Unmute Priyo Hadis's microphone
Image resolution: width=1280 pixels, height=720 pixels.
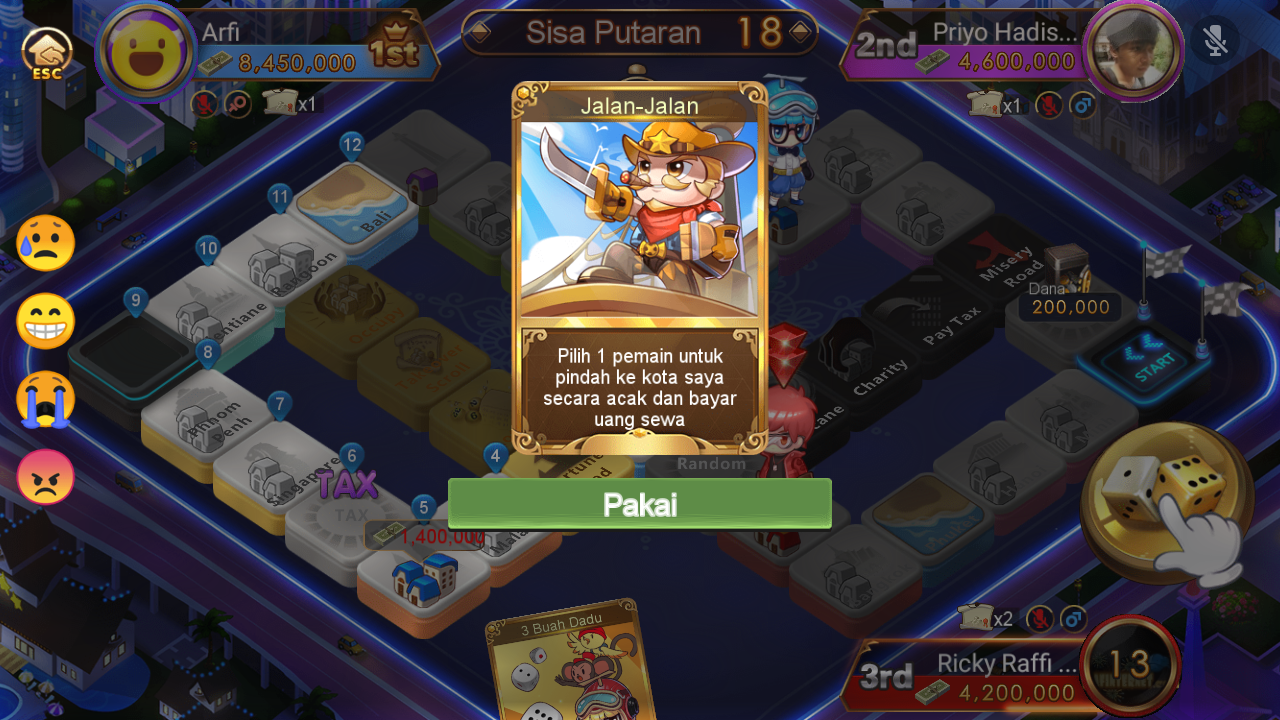tap(1048, 104)
